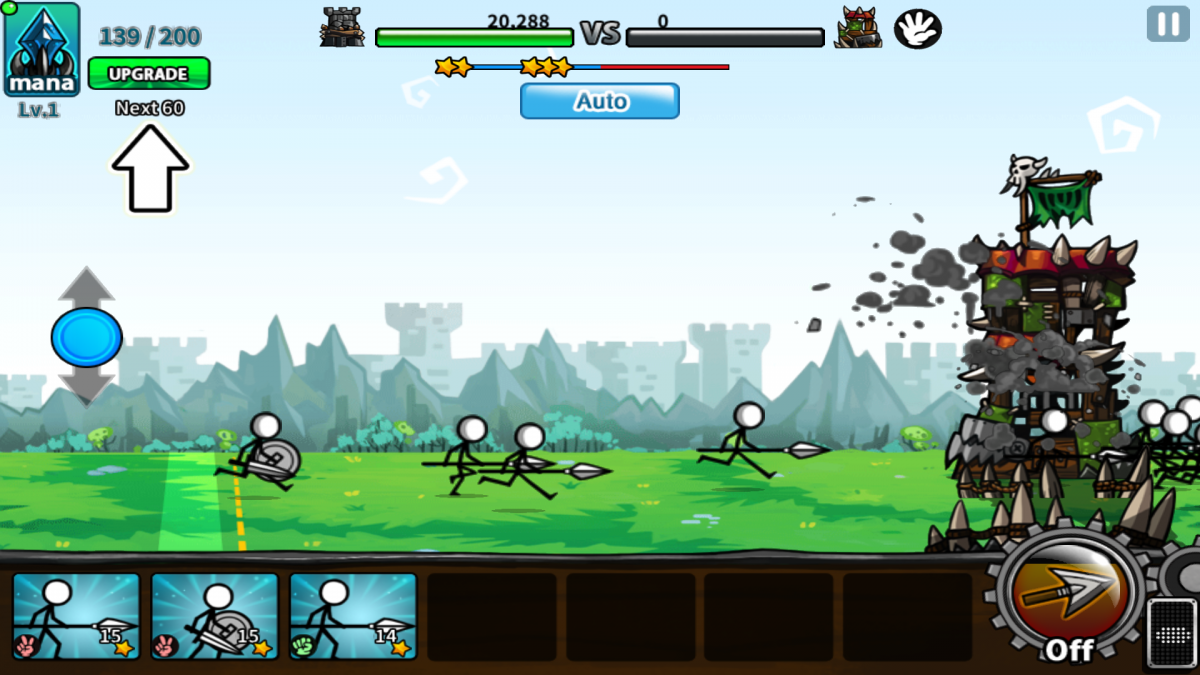Summon the spearman costing 15 mana
Image resolution: width=1200 pixels, height=675 pixels.
pos(76,616)
